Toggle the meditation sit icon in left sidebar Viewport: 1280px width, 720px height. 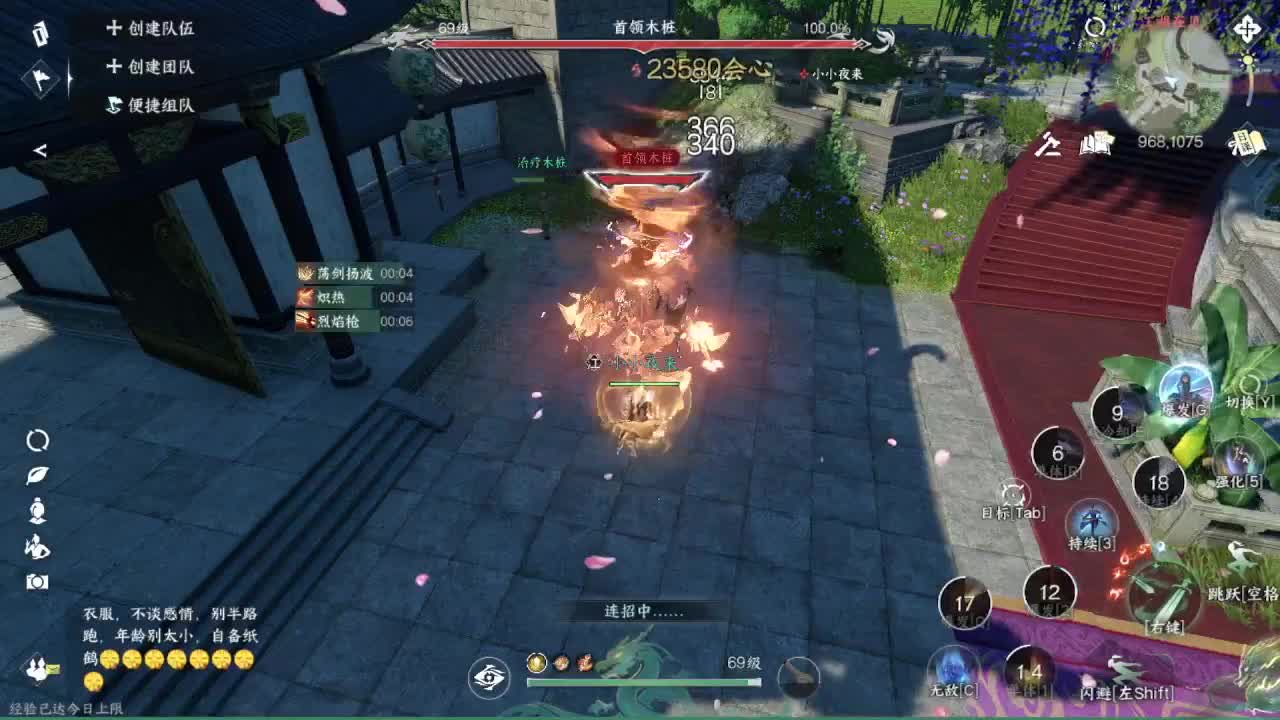pyautogui.click(x=35, y=509)
